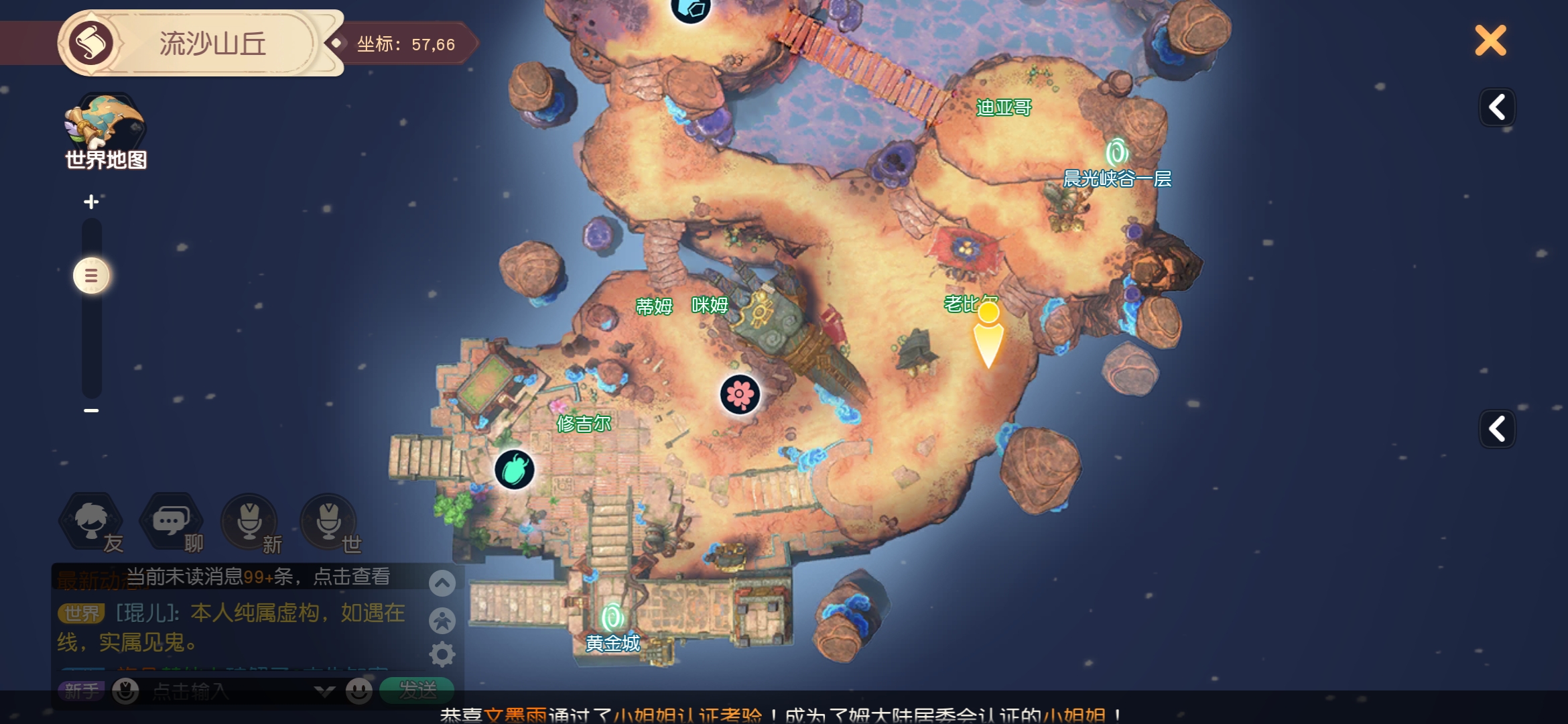The width and height of the screenshot is (1568, 724).
Task: Select the 蒂姆 NPC map label
Action: [x=654, y=306]
